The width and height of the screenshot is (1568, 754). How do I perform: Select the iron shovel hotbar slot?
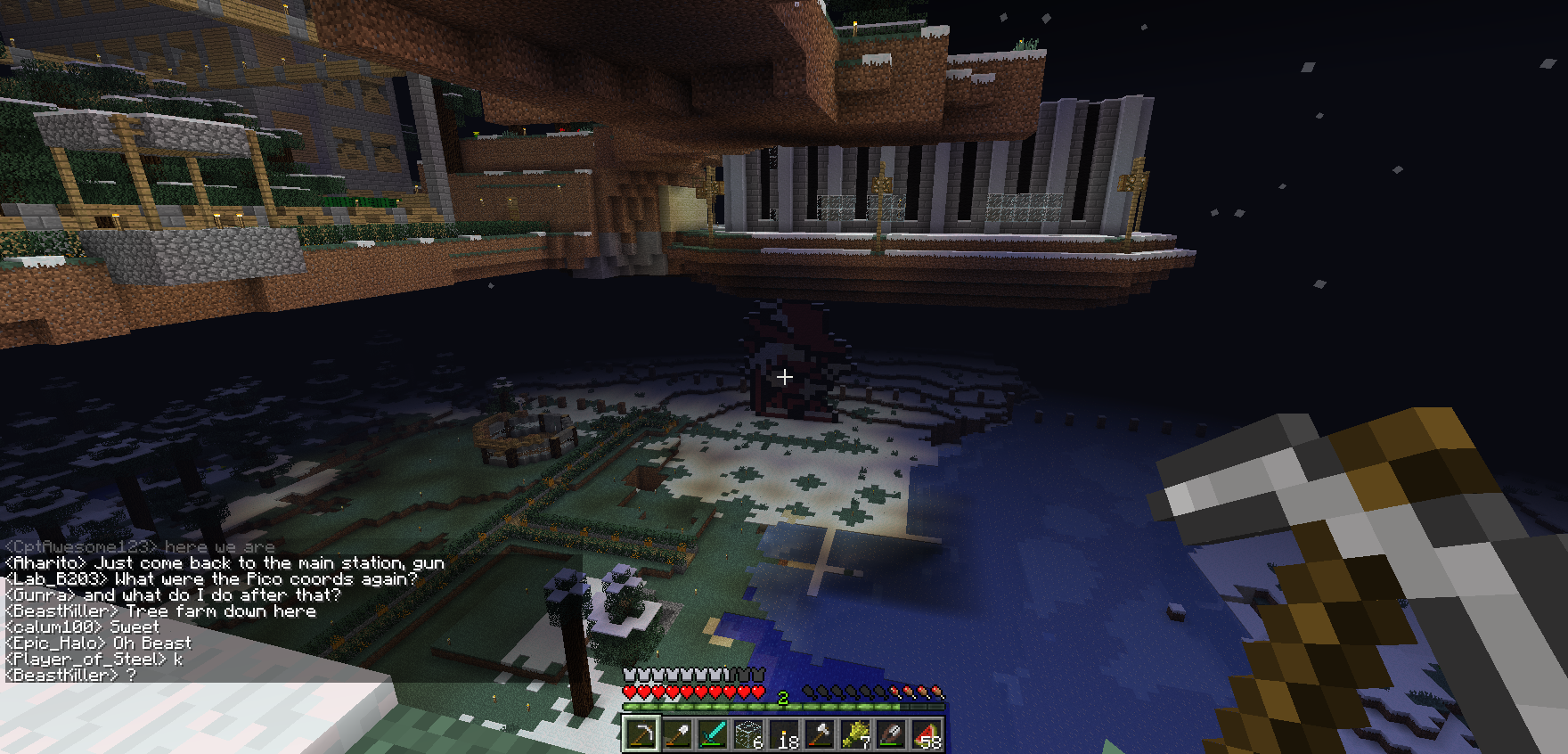point(677,734)
